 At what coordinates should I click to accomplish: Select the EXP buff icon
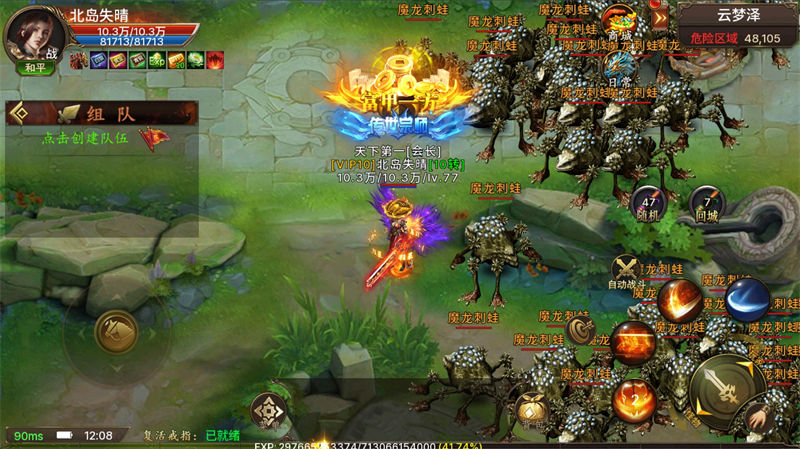click(x=155, y=61)
